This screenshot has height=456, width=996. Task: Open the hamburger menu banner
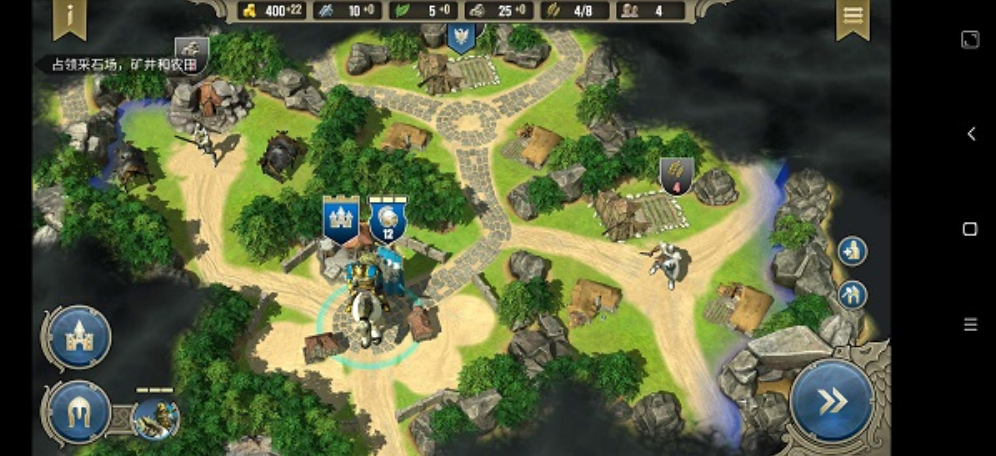coord(852,17)
